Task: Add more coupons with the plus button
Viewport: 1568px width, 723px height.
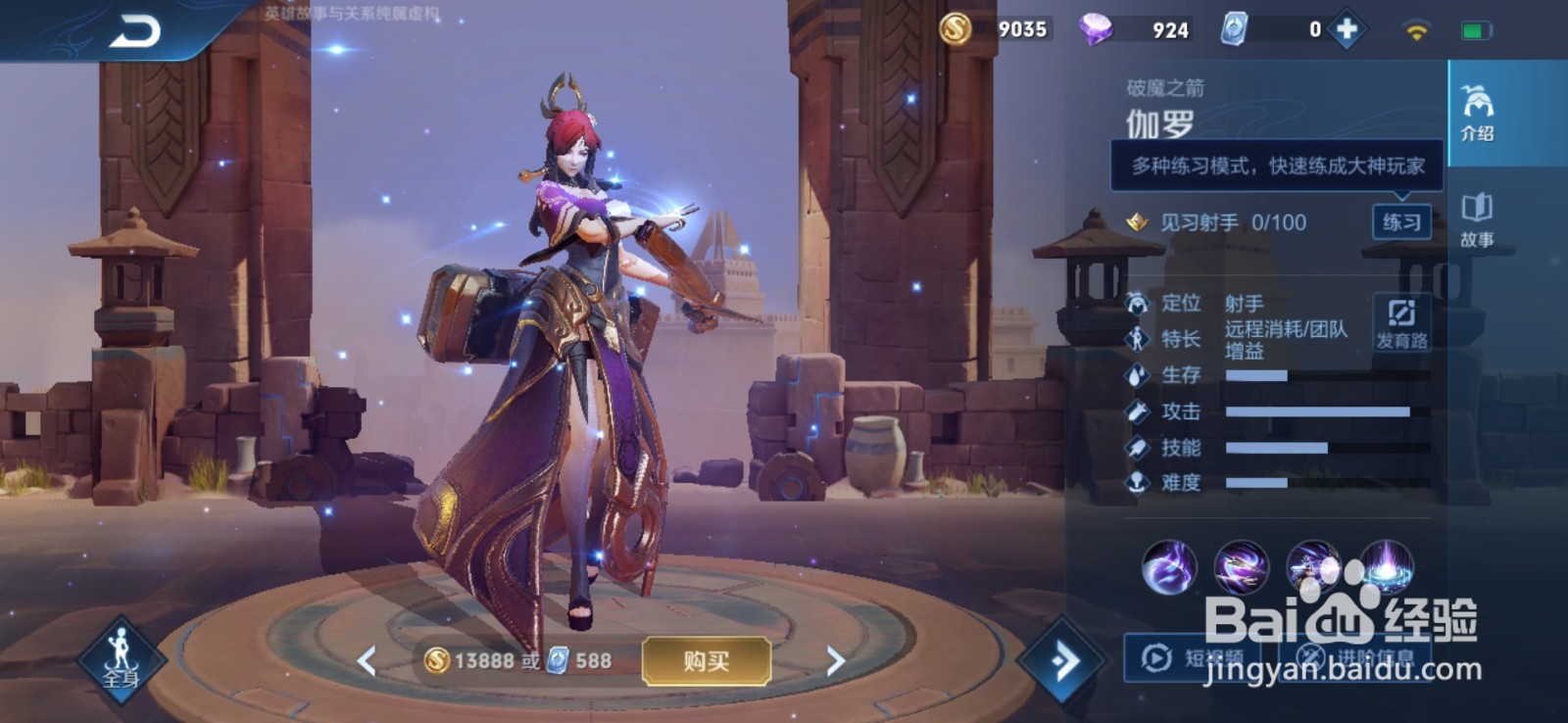Action: [x=1347, y=29]
